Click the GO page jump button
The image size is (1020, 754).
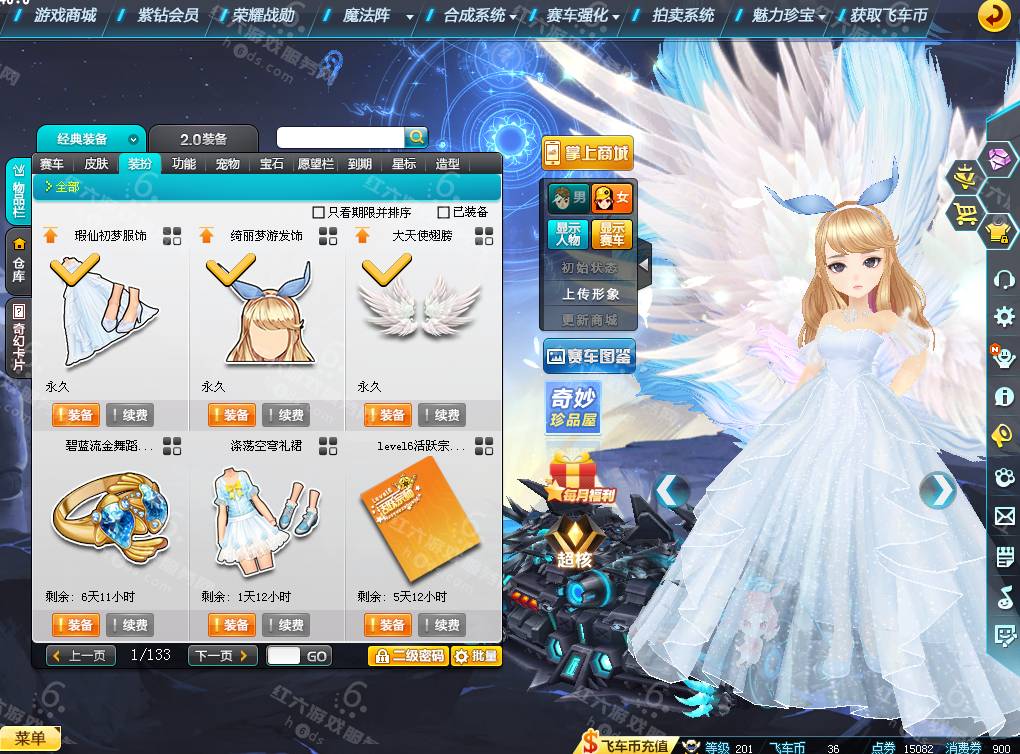[317, 656]
